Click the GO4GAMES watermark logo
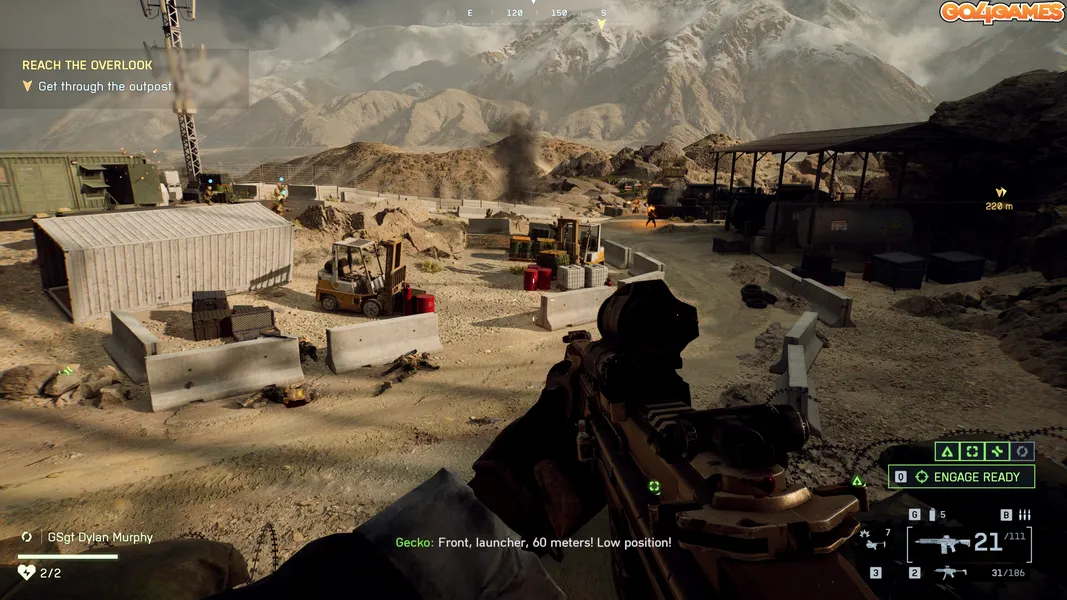The image size is (1067, 600). click(x=1000, y=13)
